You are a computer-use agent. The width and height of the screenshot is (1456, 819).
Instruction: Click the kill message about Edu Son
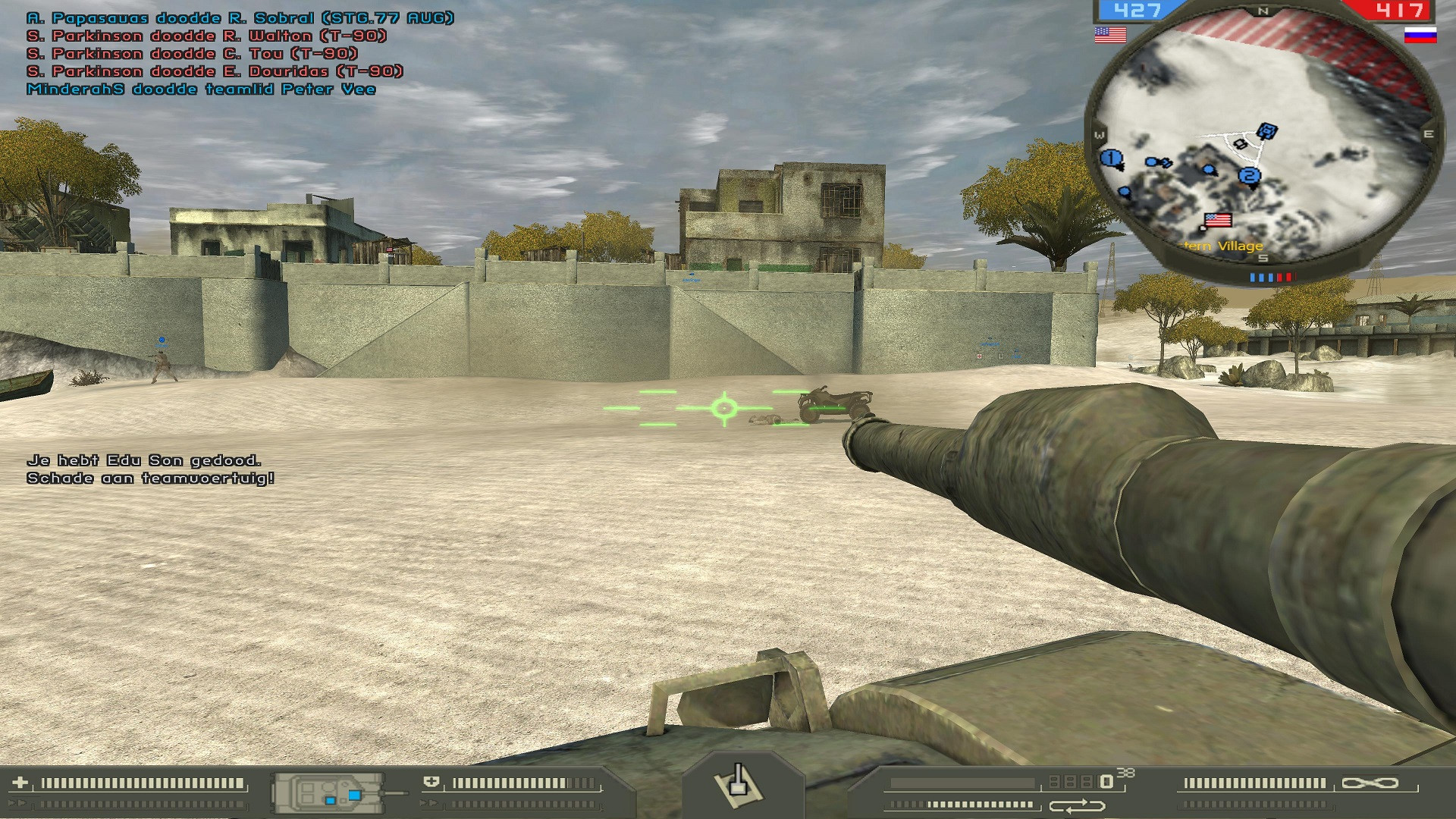tap(143, 461)
